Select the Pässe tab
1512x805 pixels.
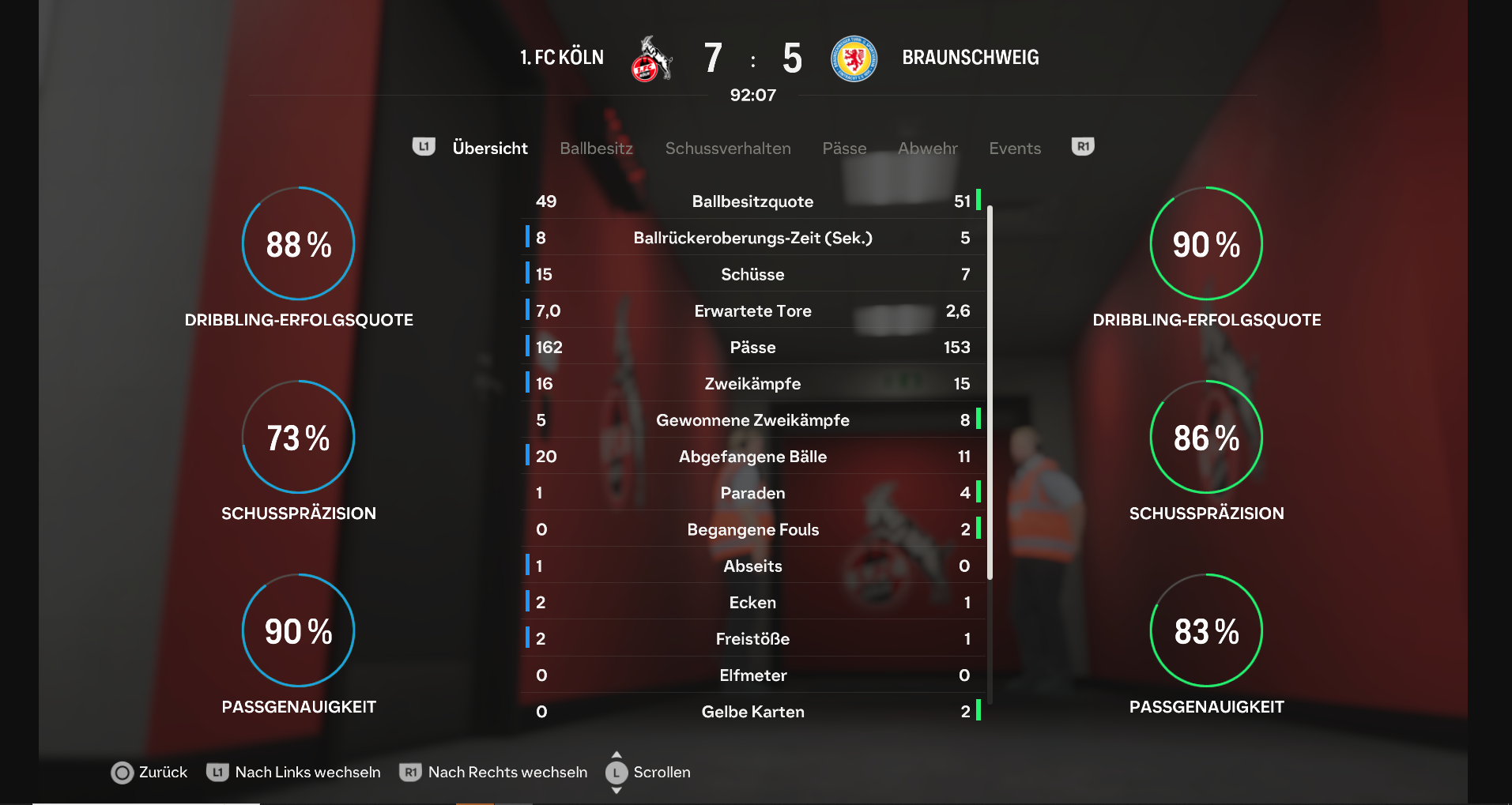(844, 149)
